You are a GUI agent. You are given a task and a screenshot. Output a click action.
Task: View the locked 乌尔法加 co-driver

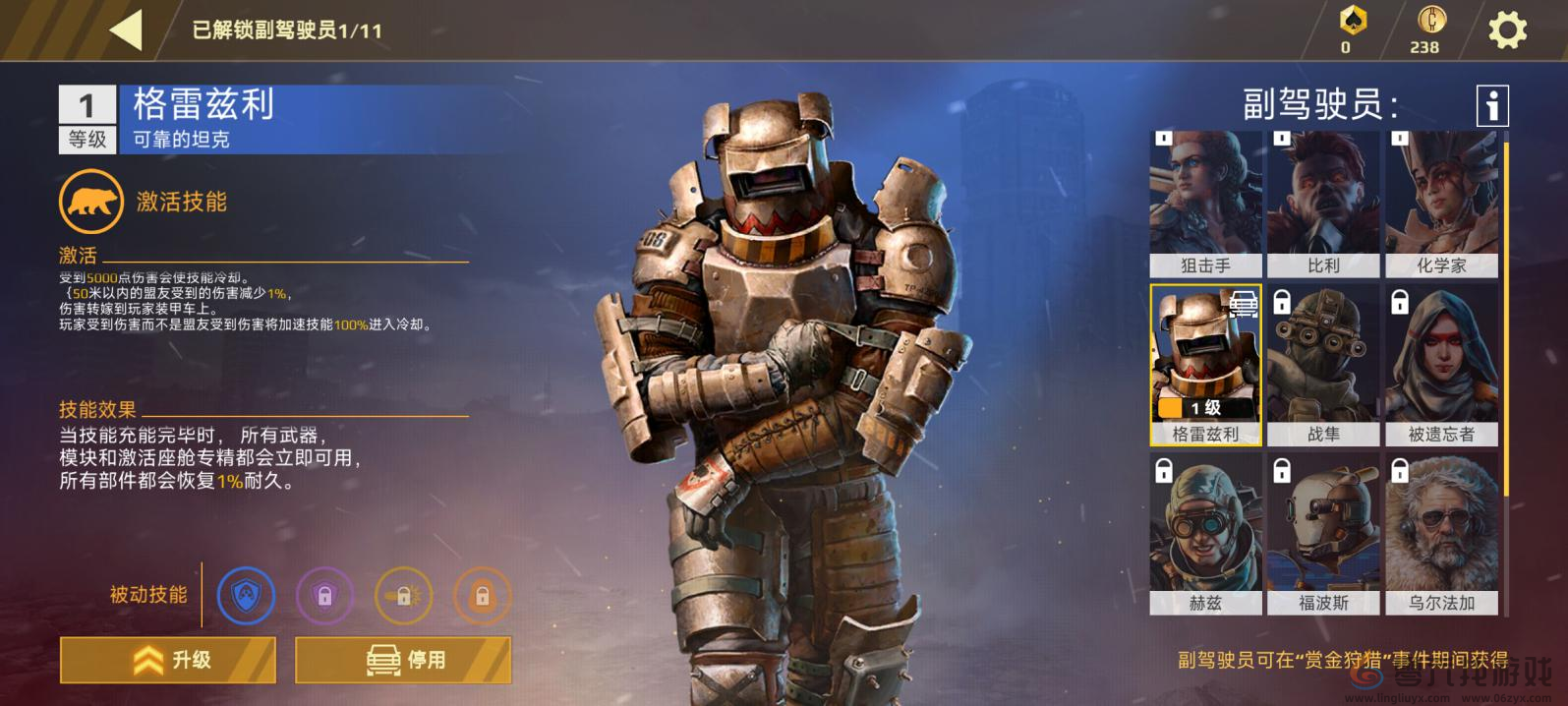(x=1441, y=534)
